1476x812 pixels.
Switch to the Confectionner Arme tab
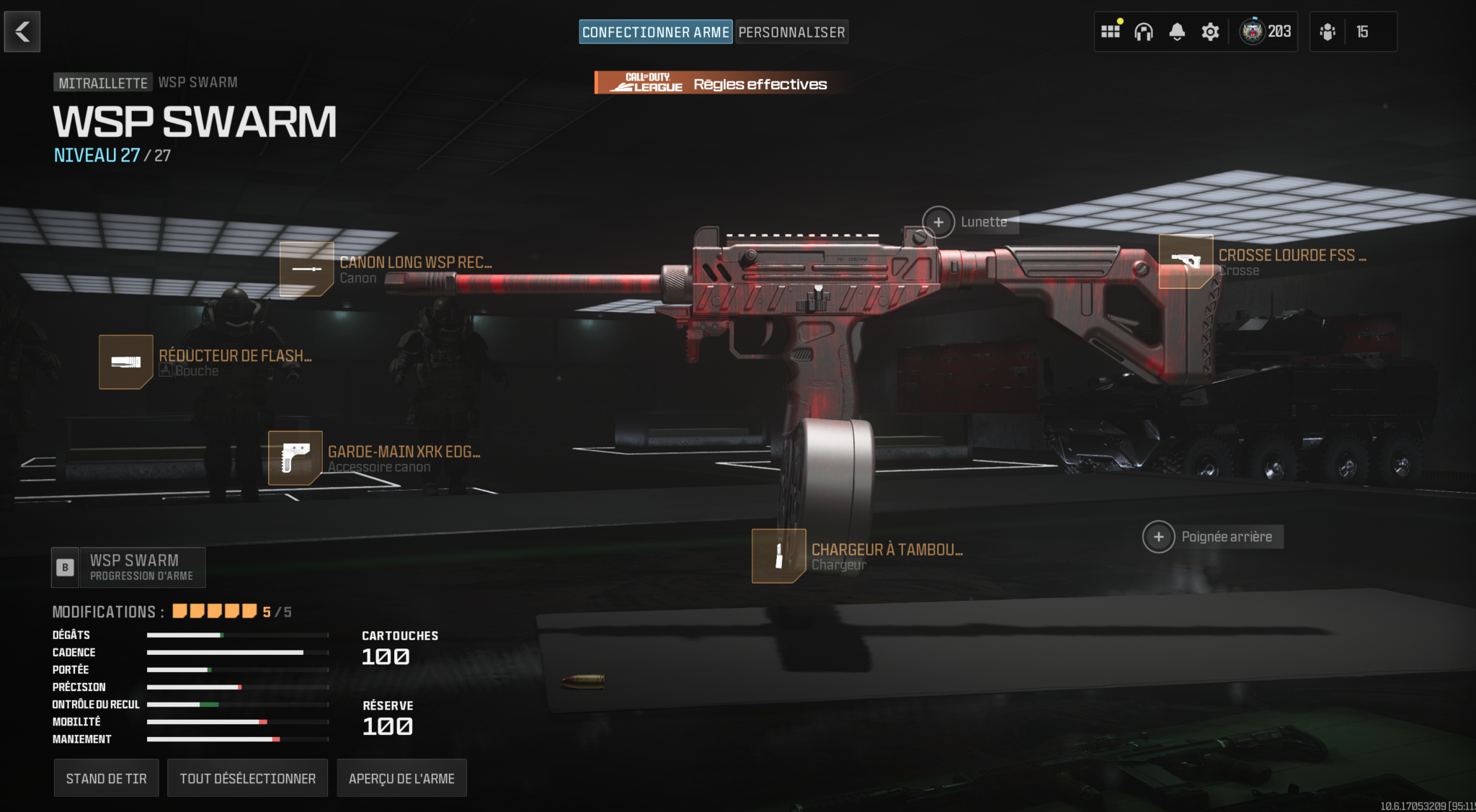coord(655,32)
